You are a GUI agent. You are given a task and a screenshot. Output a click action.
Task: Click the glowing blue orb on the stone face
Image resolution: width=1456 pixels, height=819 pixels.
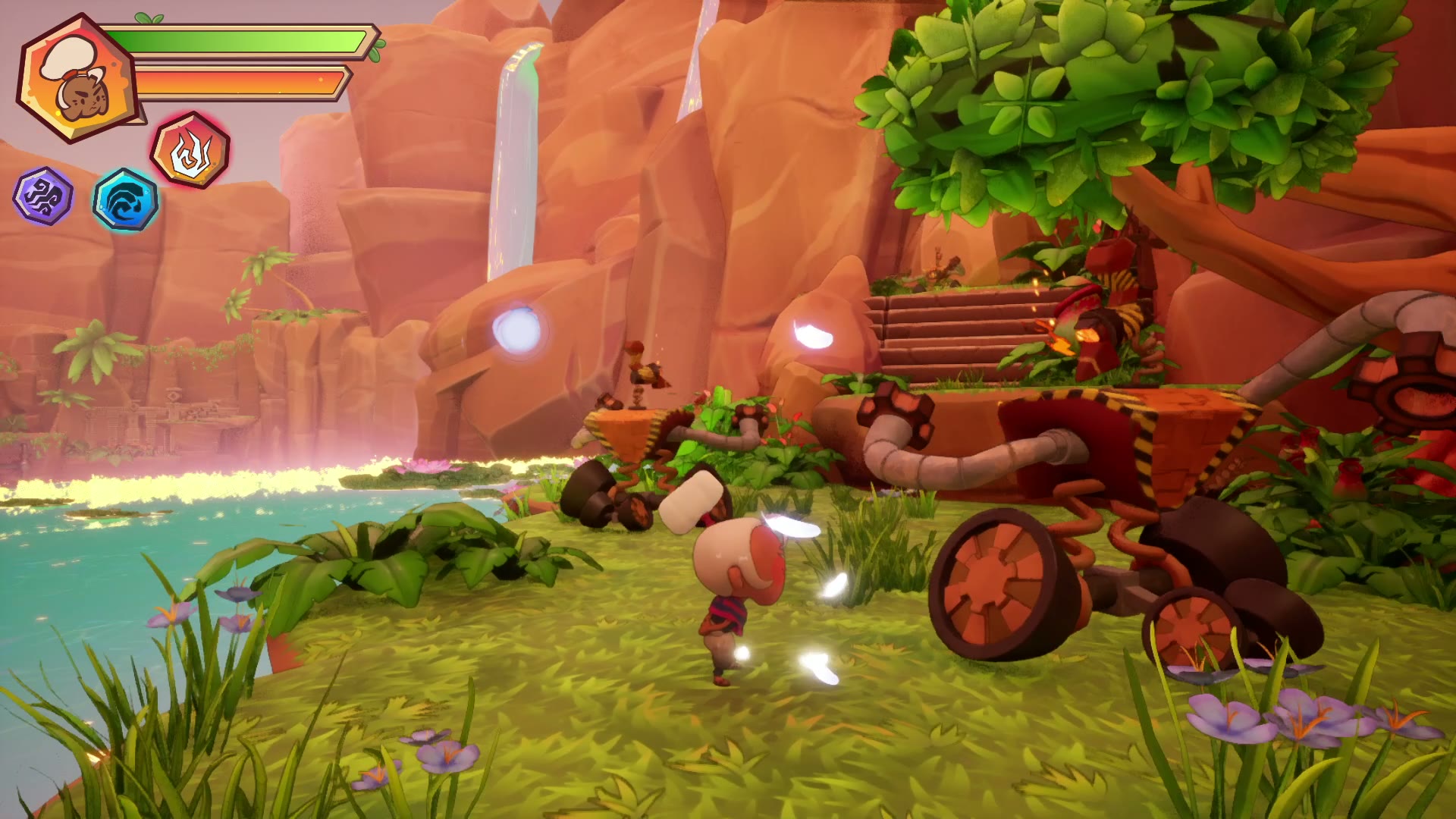(517, 331)
